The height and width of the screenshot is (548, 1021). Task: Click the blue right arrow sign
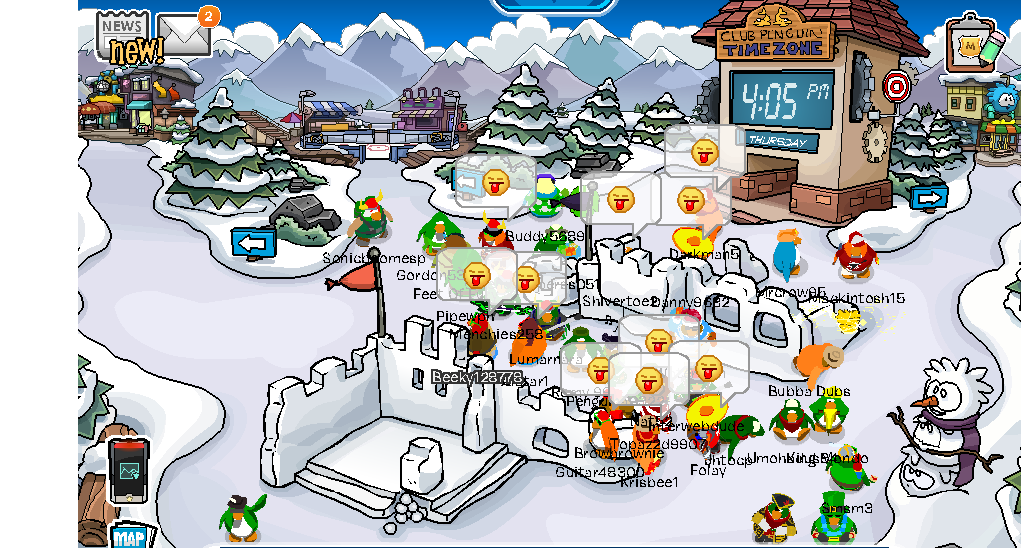click(x=929, y=198)
